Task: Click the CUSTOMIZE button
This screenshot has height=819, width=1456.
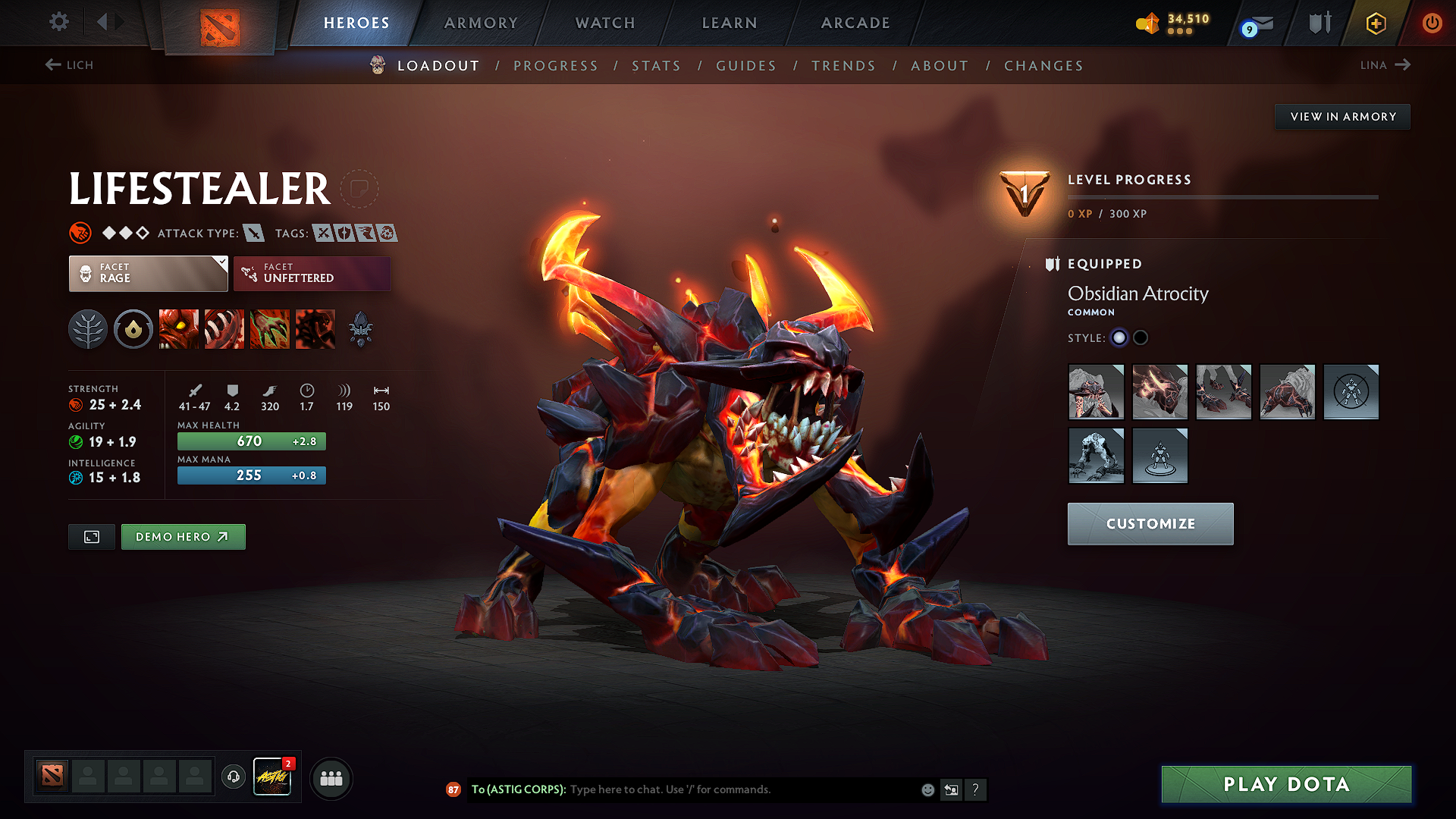Action: click(x=1150, y=523)
